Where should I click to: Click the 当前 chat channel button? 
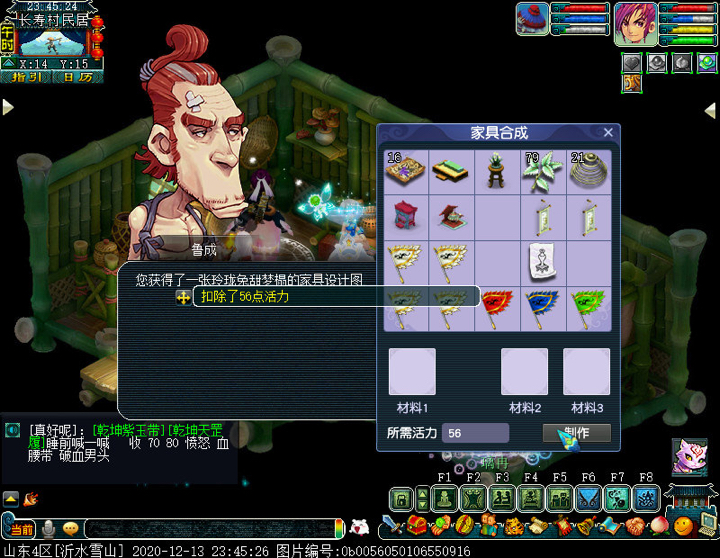22,528
